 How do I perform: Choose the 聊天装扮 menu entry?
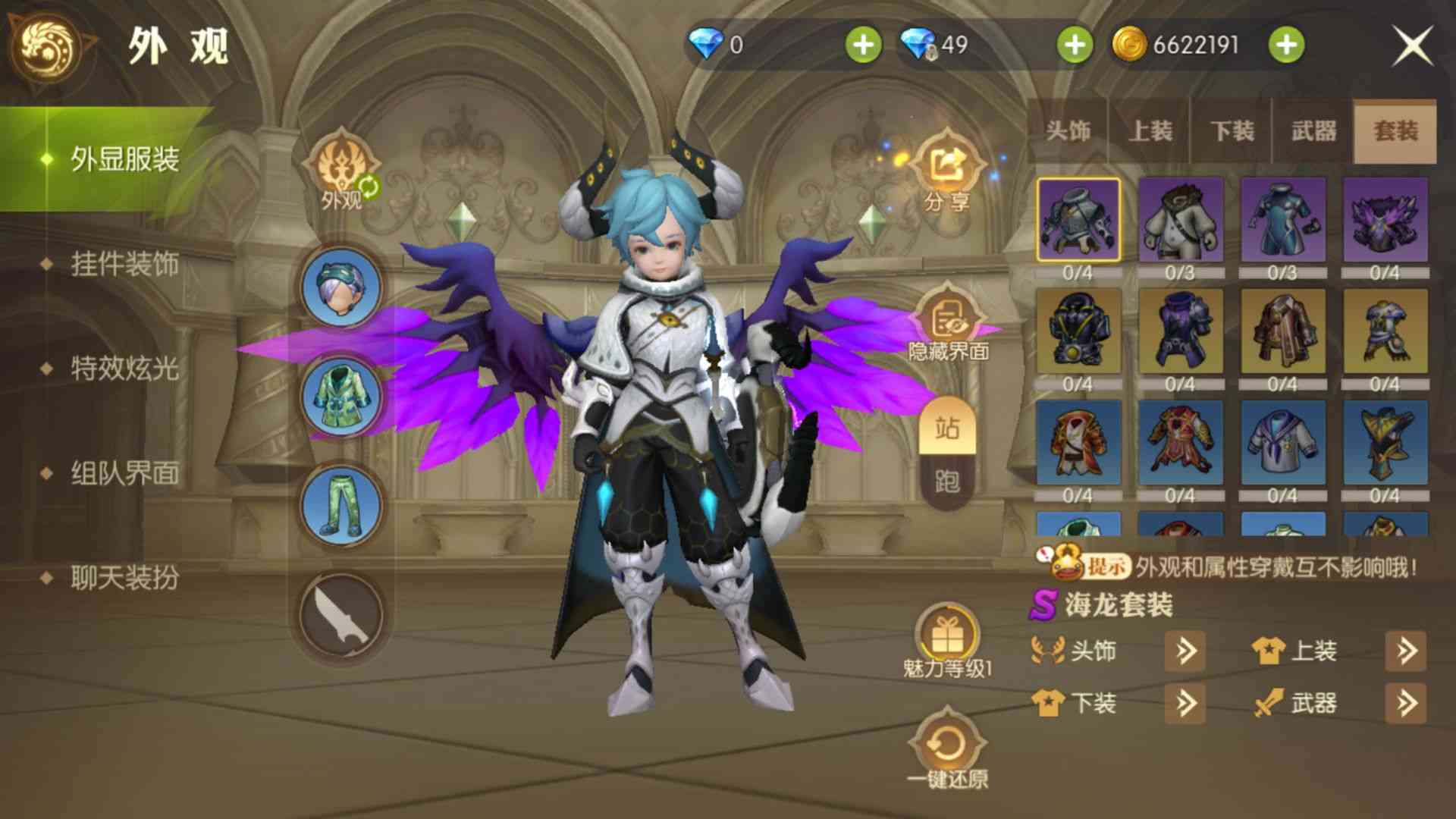click(124, 578)
